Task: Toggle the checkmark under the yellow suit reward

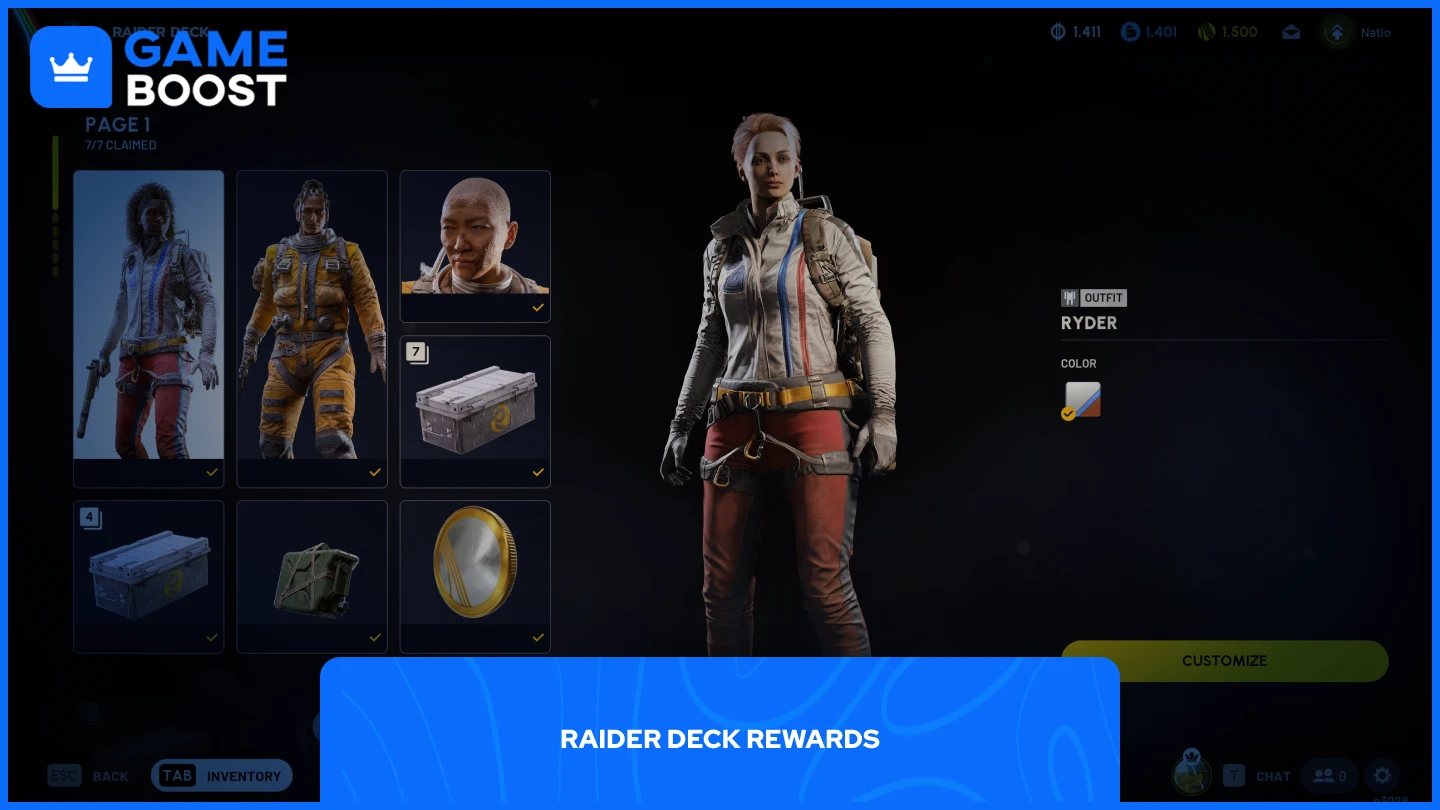Action: pyautogui.click(x=375, y=473)
